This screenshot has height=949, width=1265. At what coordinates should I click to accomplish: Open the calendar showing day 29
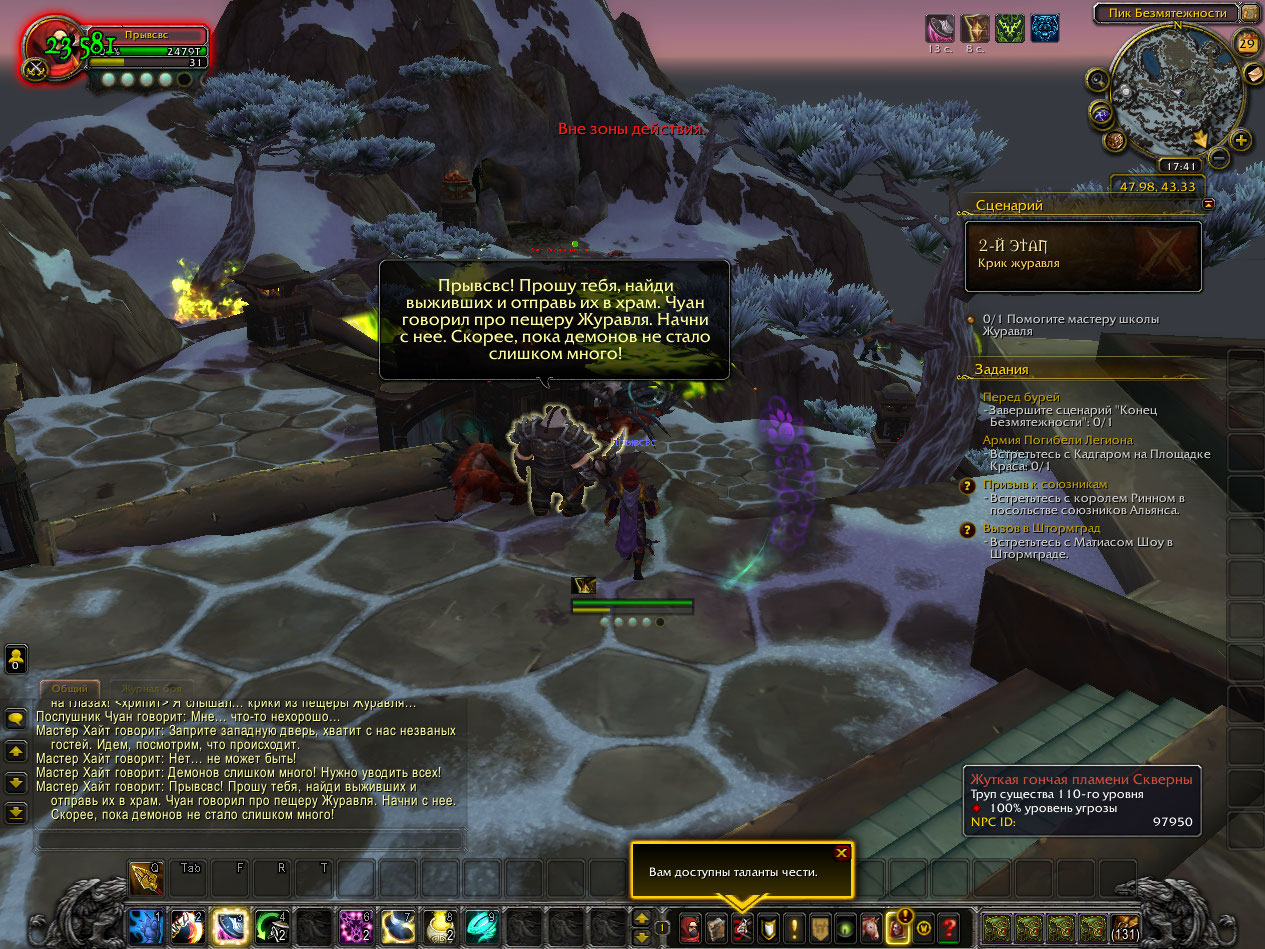pyautogui.click(x=1247, y=42)
